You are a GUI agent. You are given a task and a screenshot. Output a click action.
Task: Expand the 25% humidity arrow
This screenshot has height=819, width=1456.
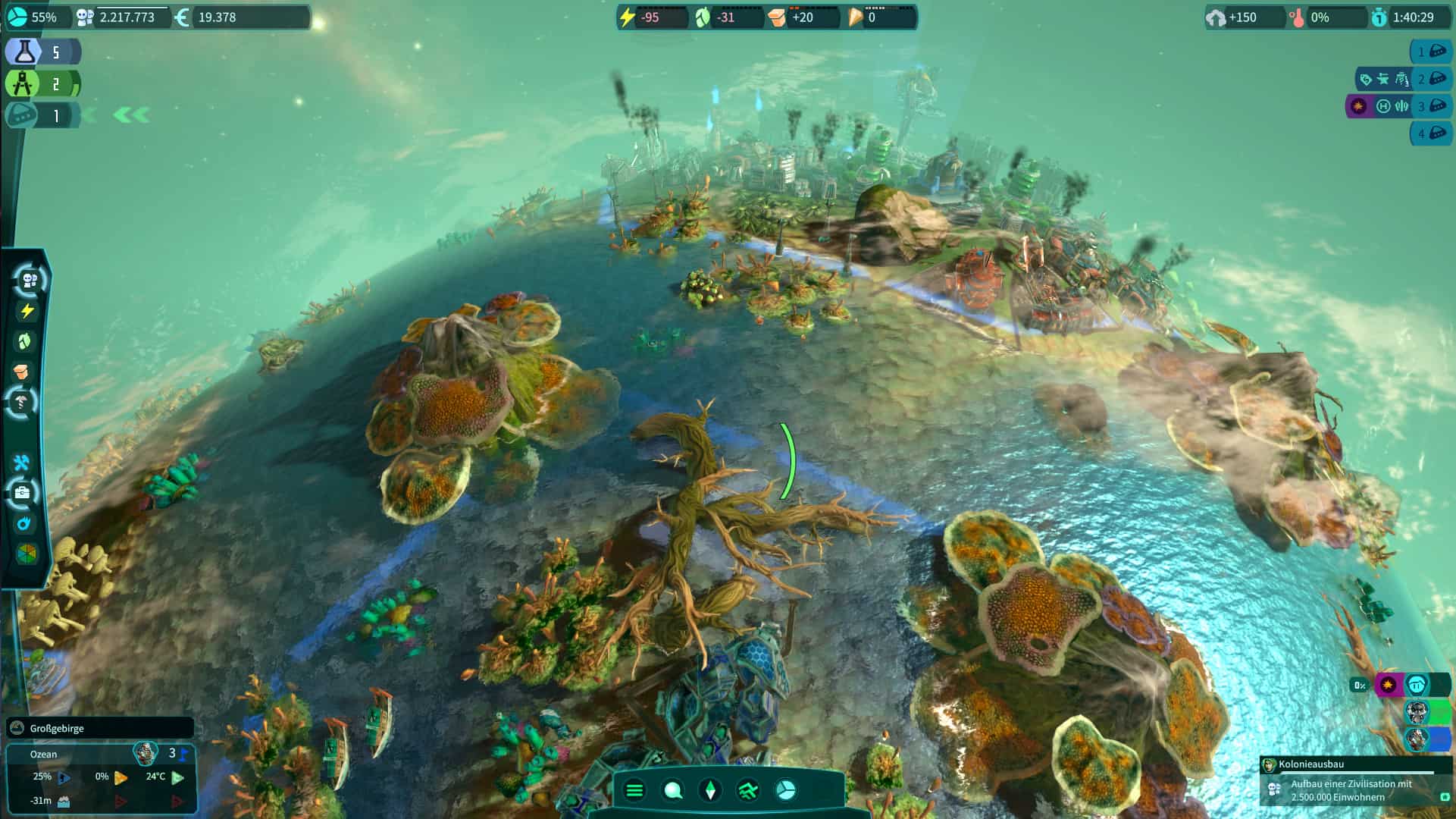(65, 776)
